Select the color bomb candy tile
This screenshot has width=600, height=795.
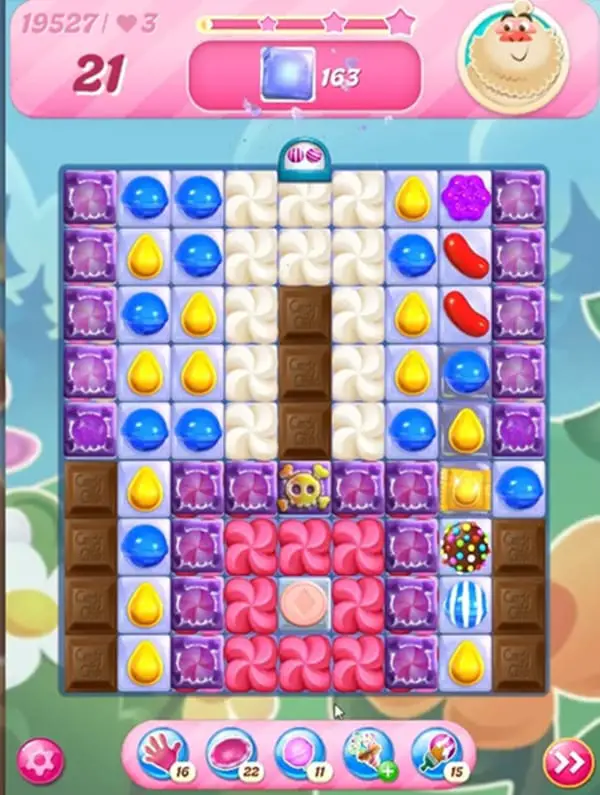tap(463, 545)
